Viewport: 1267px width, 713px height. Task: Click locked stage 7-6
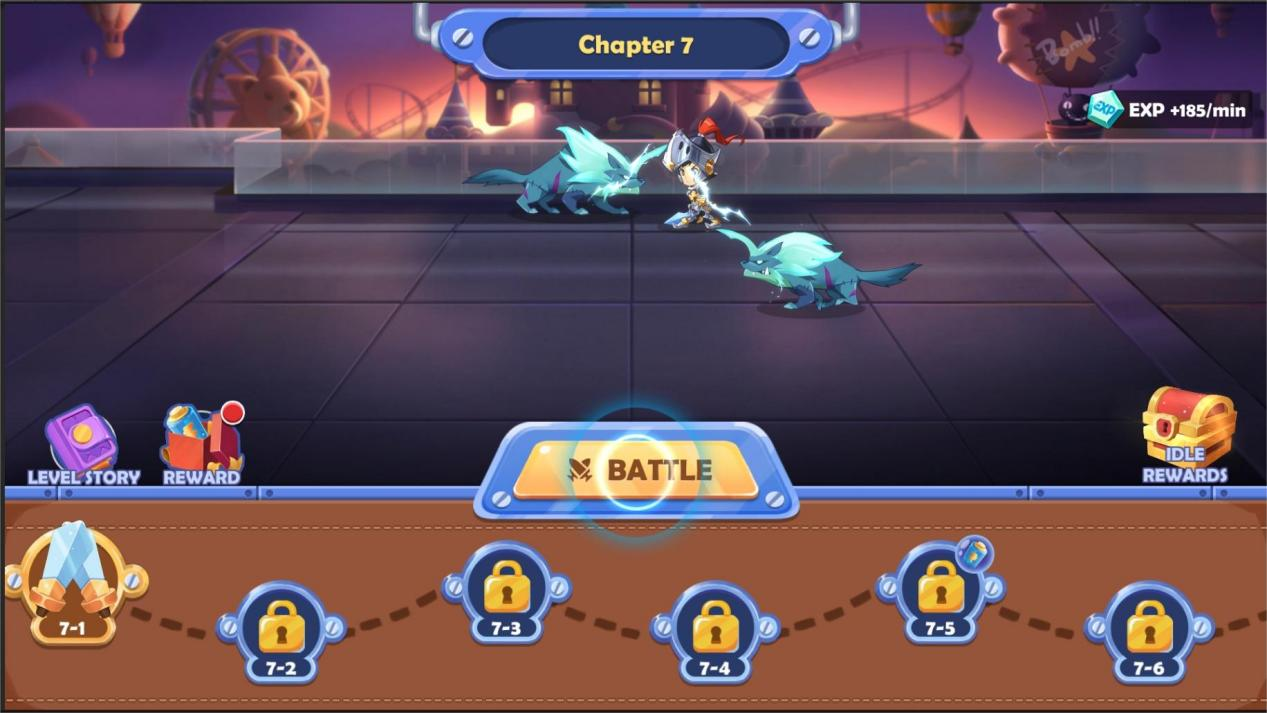1149,630
